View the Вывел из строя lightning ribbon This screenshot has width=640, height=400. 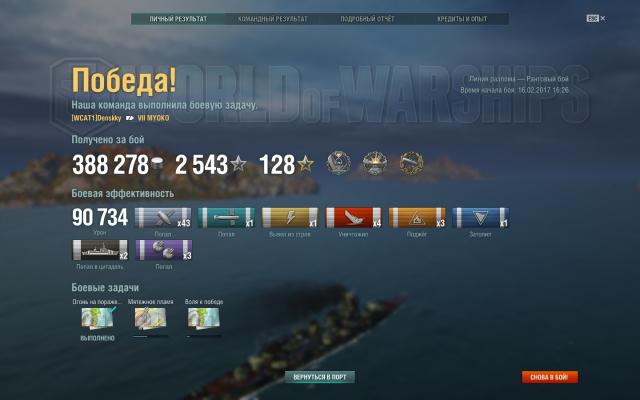289,218
